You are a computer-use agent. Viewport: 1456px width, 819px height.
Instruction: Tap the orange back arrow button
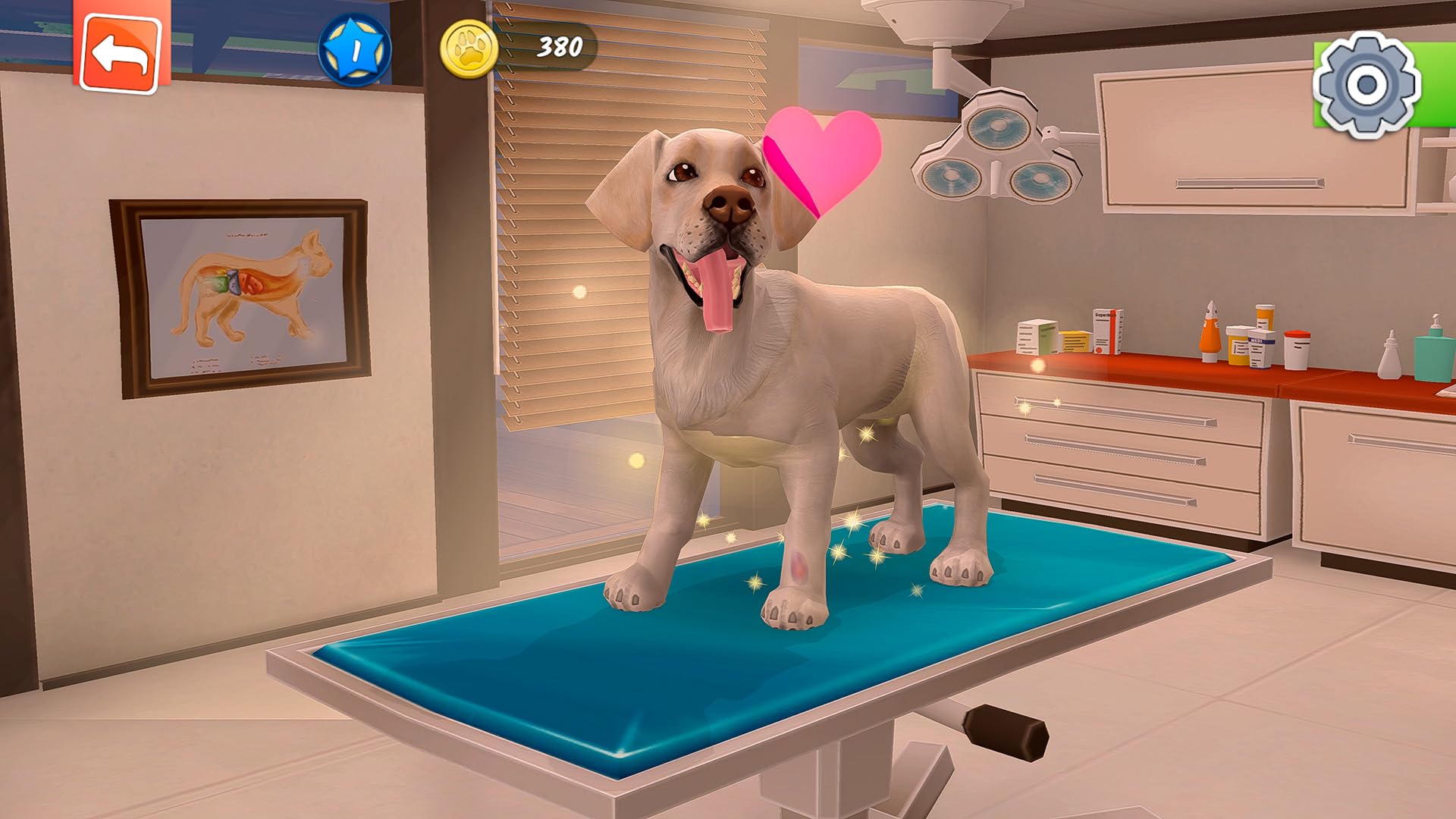[x=121, y=49]
